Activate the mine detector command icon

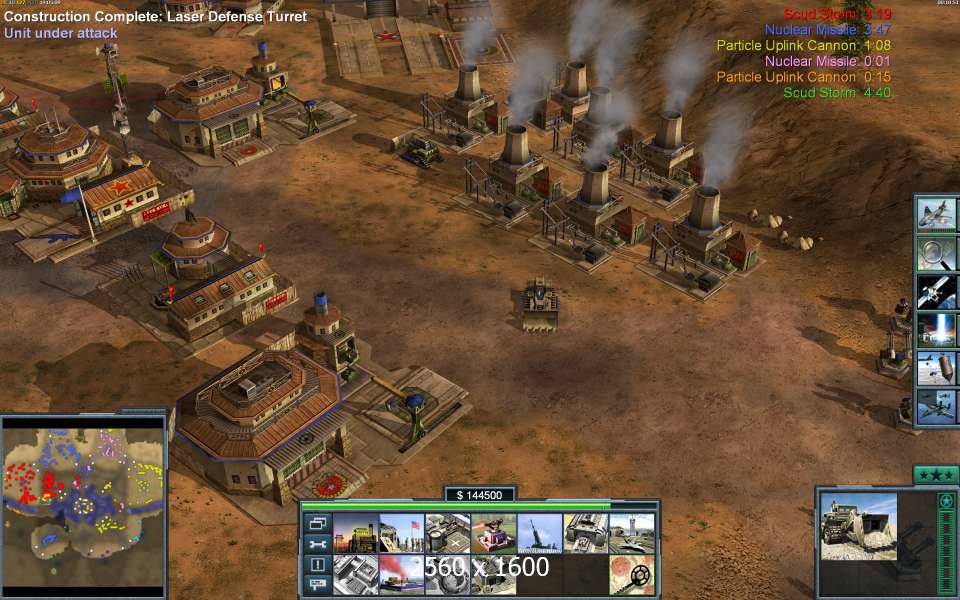(x=632, y=575)
